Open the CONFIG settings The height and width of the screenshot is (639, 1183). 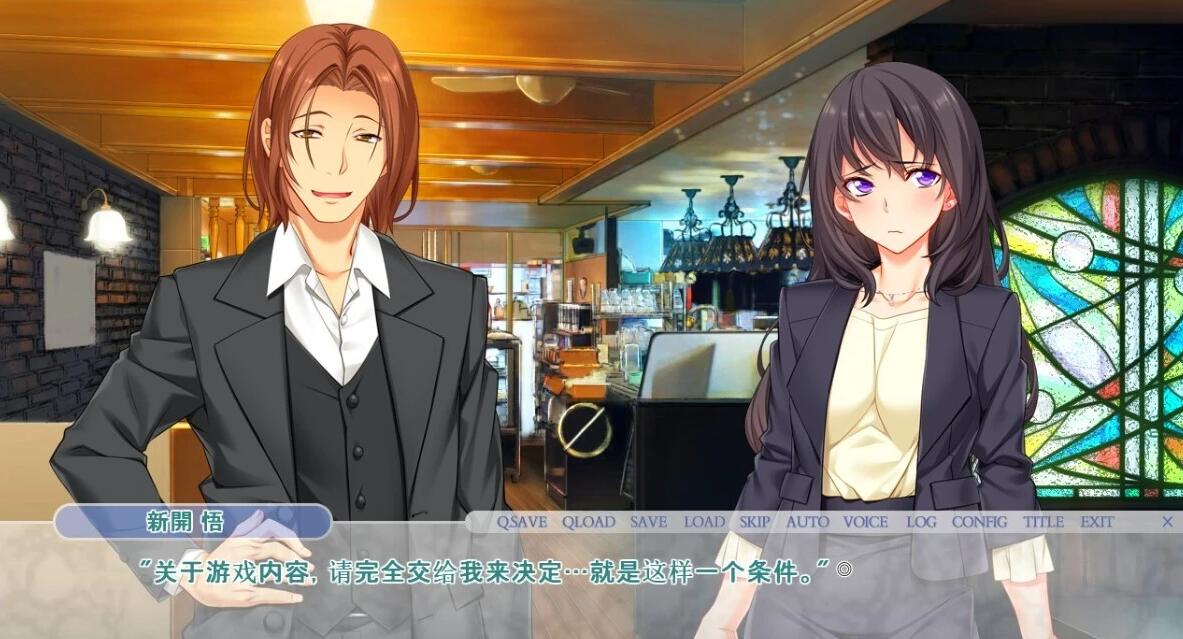(x=979, y=522)
